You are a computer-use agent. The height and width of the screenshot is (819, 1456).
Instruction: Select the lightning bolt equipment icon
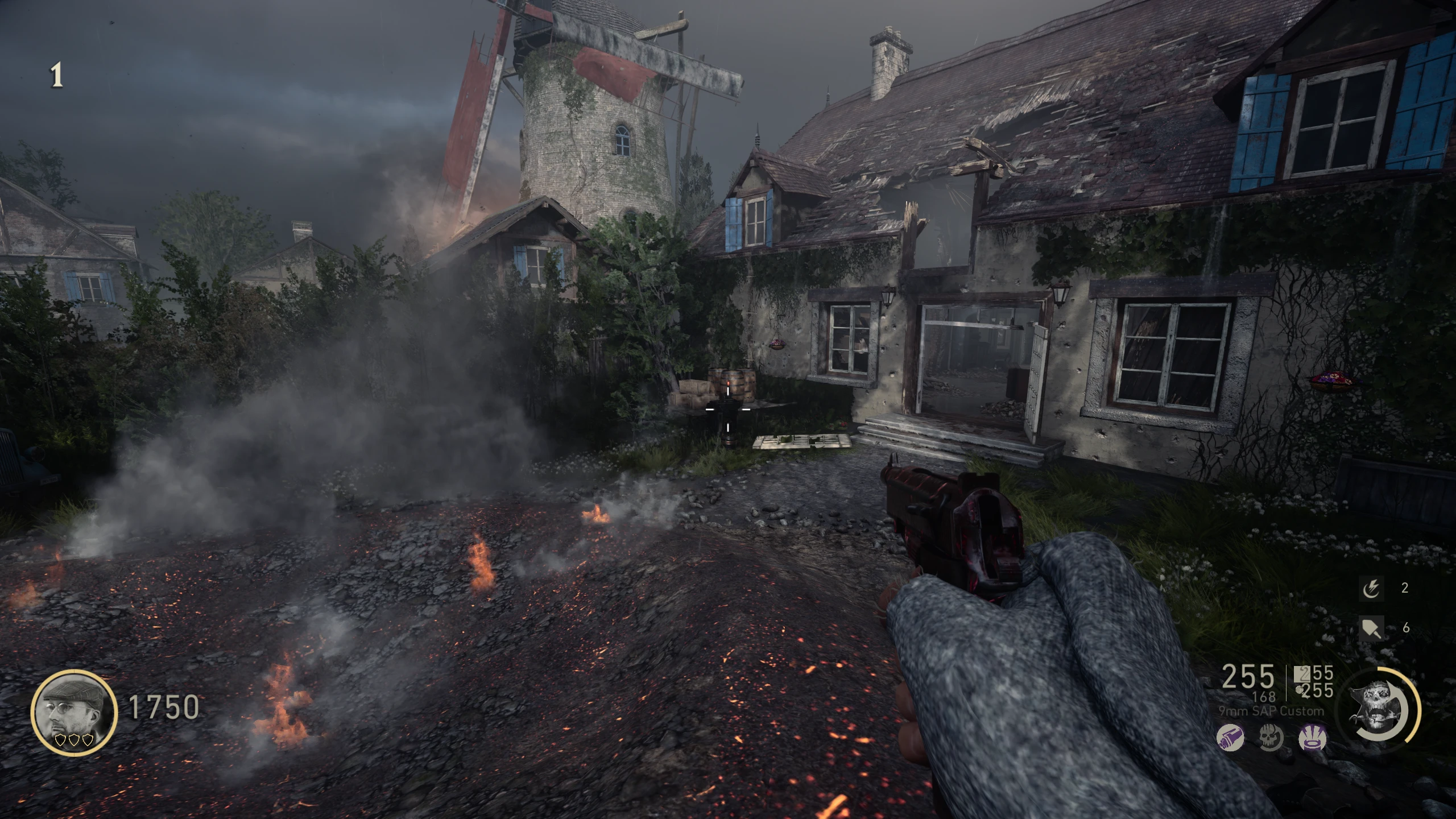[x=1370, y=589]
